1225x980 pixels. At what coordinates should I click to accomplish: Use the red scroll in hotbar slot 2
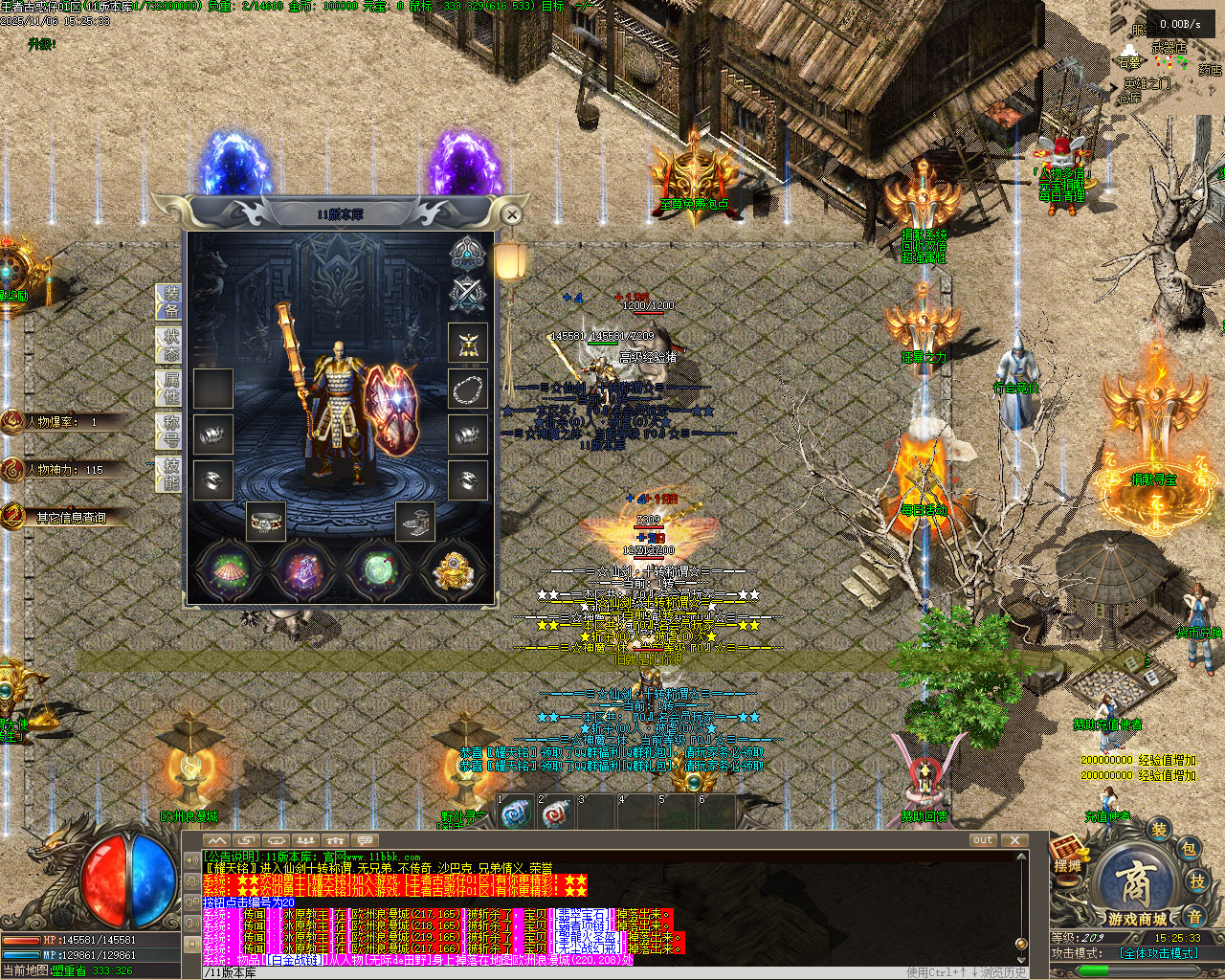point(557,814)
